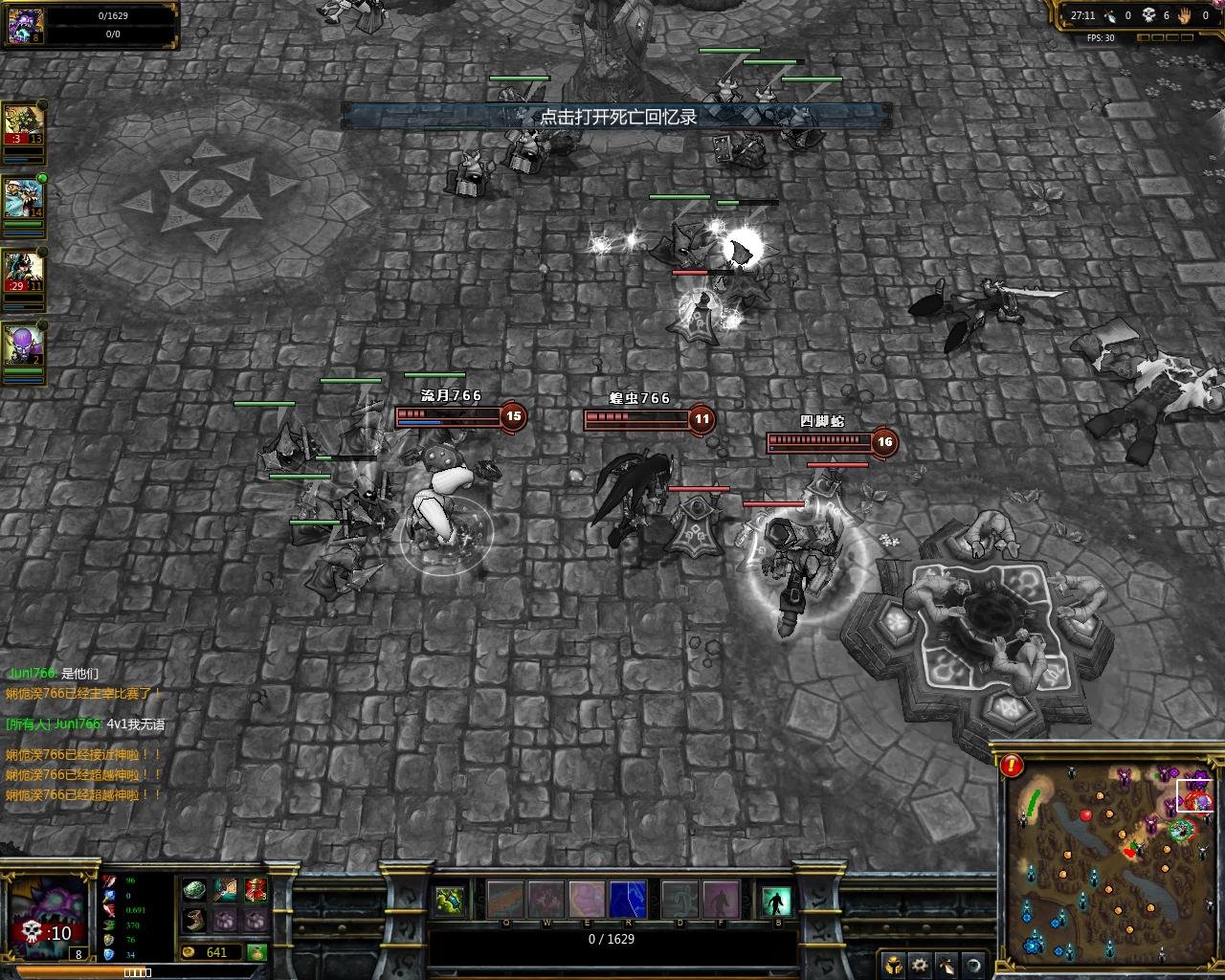The width and height of the screenshot is (1225, 980).
Task: Click the golden helmet icon beside the gear
Action: [893, 965]
